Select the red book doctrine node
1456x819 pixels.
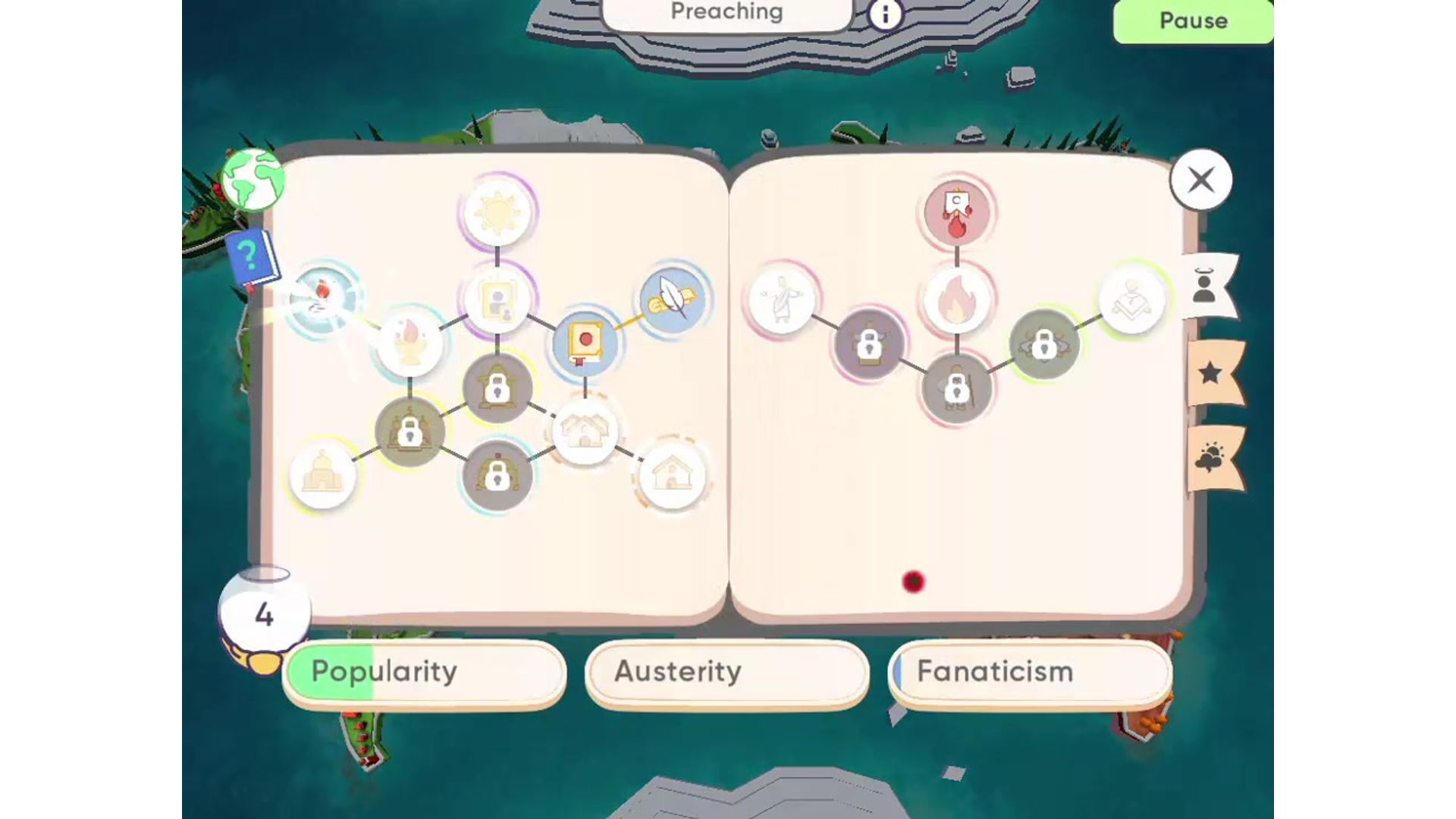click(584, 341)
